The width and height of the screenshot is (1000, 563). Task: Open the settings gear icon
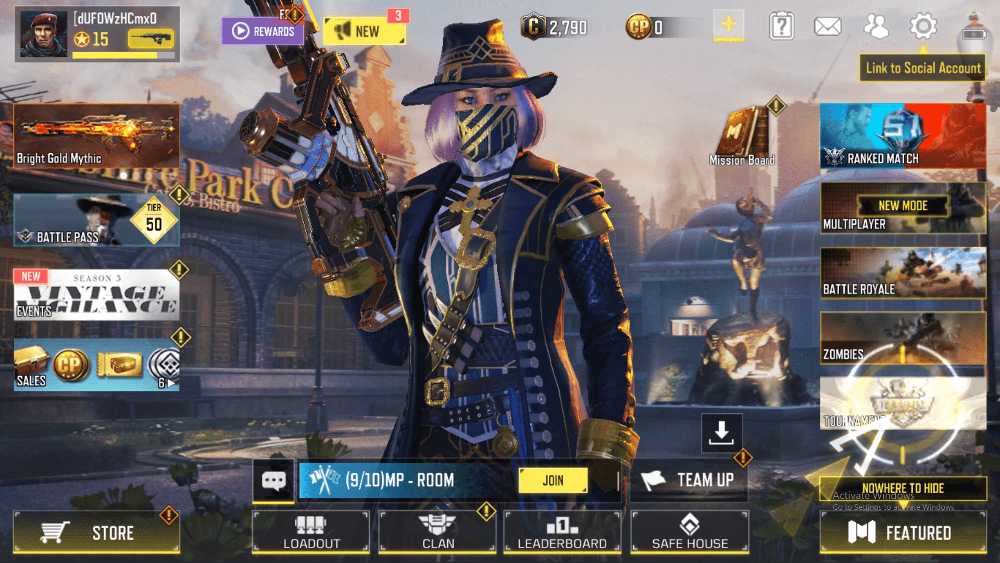[922, 27]
